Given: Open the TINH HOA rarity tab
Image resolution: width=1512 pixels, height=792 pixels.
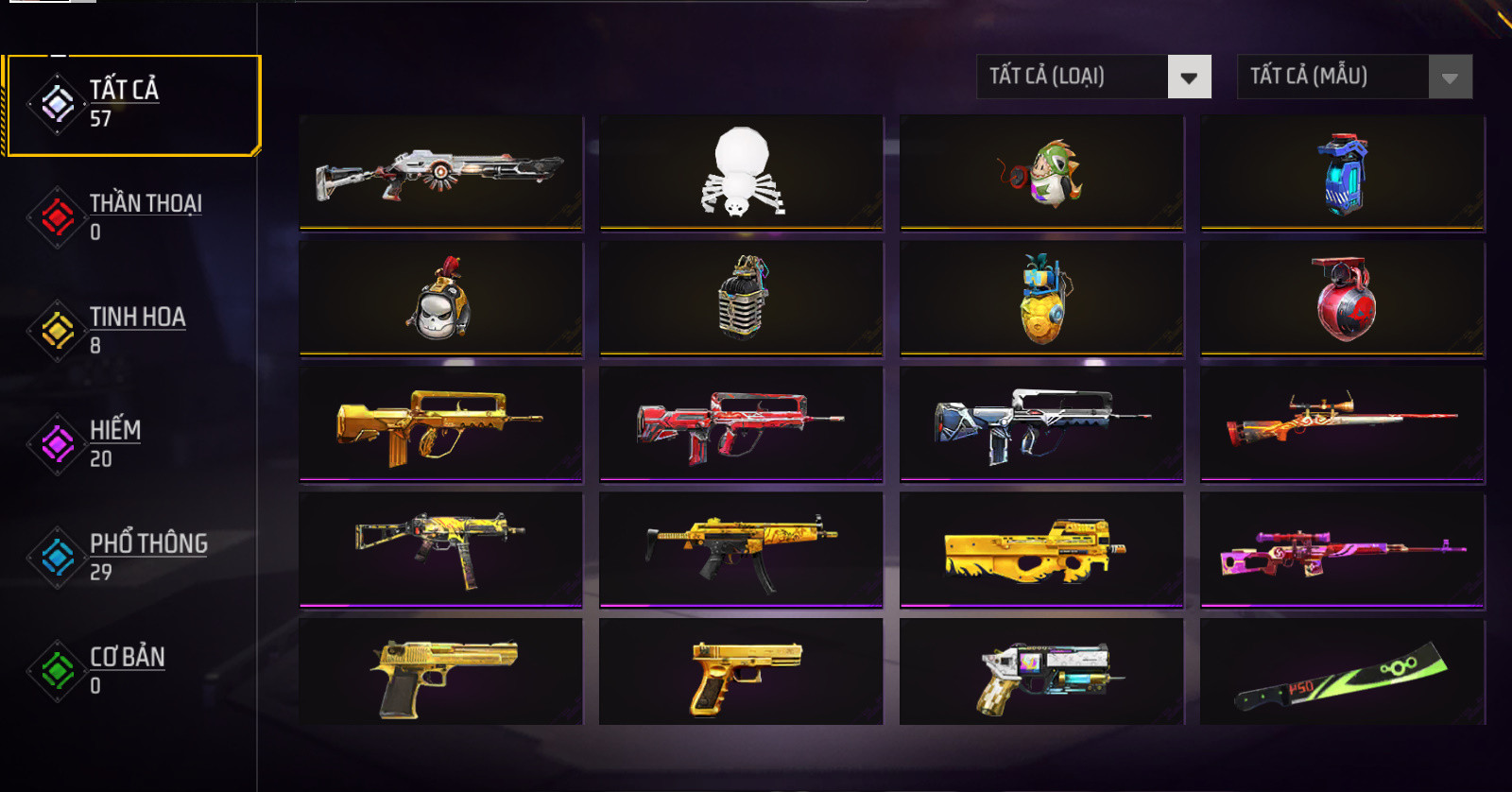Looking at the screenshot, I should pos(132,330).
